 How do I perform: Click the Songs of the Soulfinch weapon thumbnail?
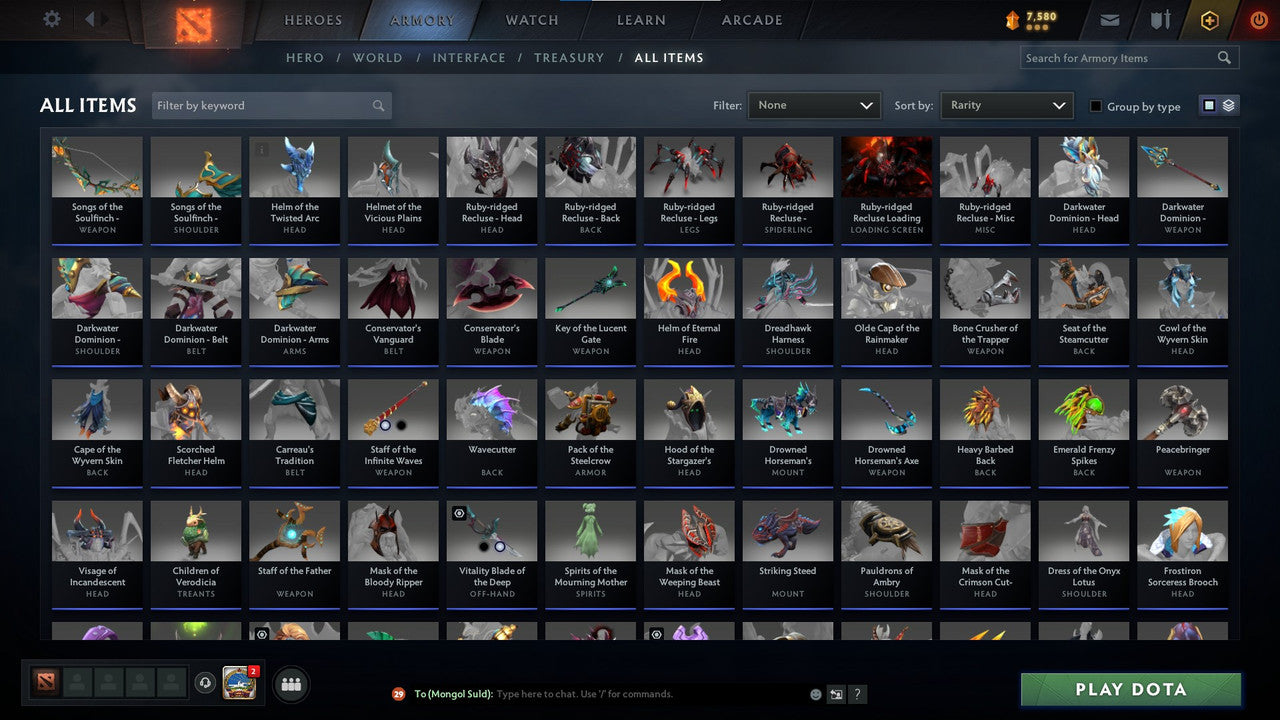[96, 165]
